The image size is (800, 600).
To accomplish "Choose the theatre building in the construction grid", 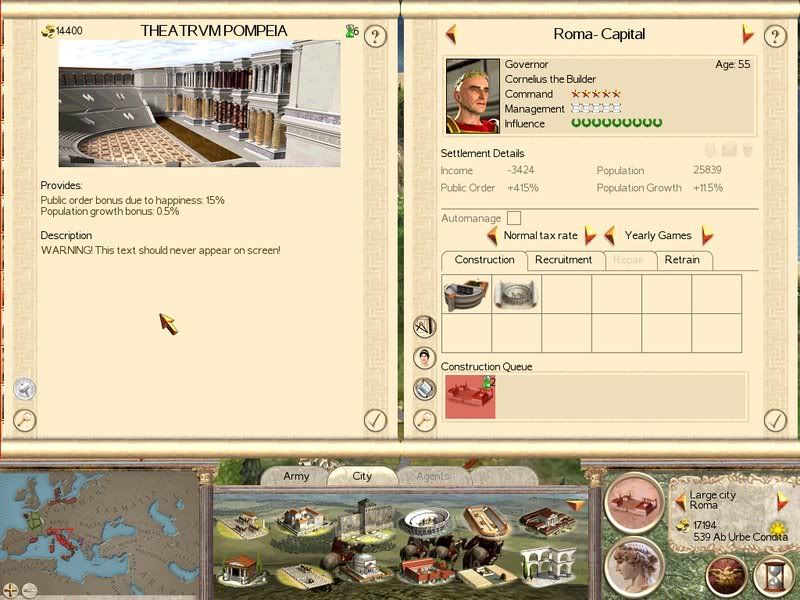I will [466, 294].
